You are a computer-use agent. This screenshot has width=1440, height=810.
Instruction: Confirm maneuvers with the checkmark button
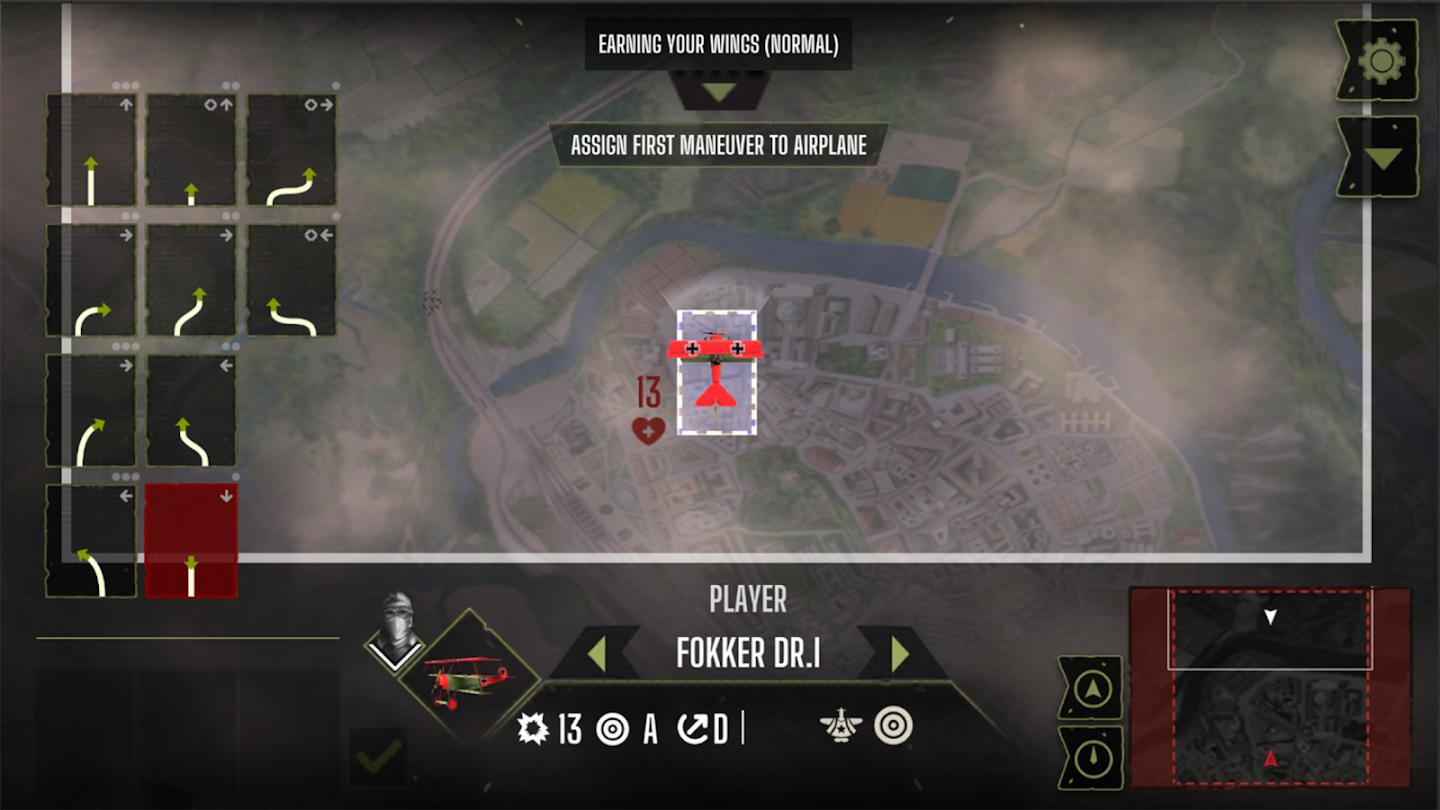[378, 758]
